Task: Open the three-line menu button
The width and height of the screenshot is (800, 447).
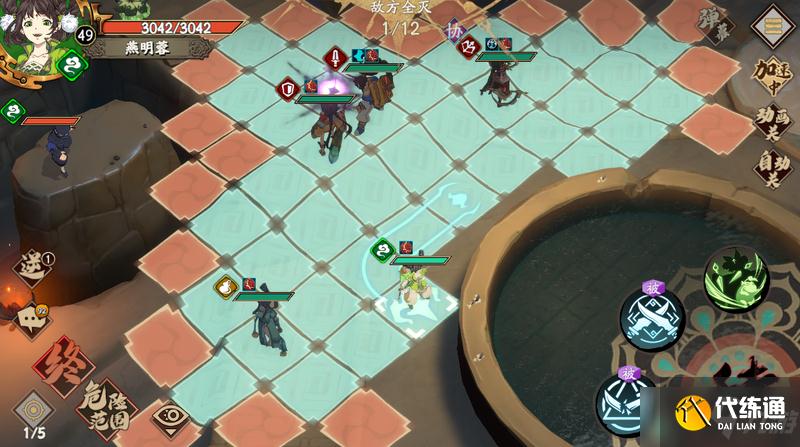Action: pos(773,24)
